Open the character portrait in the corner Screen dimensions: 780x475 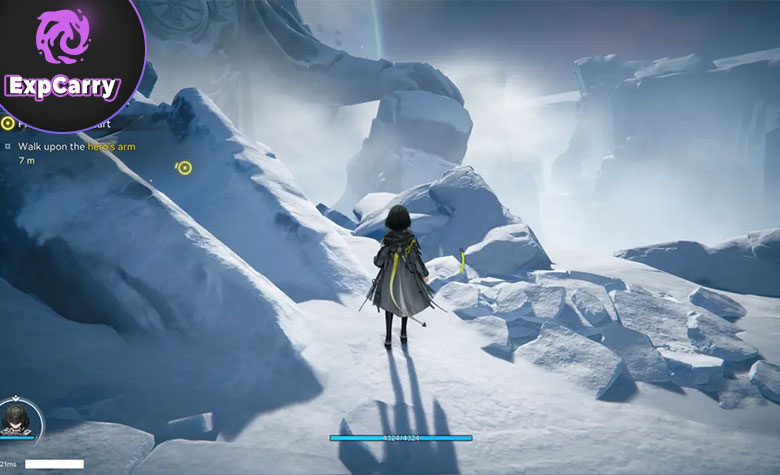(19, 417)
